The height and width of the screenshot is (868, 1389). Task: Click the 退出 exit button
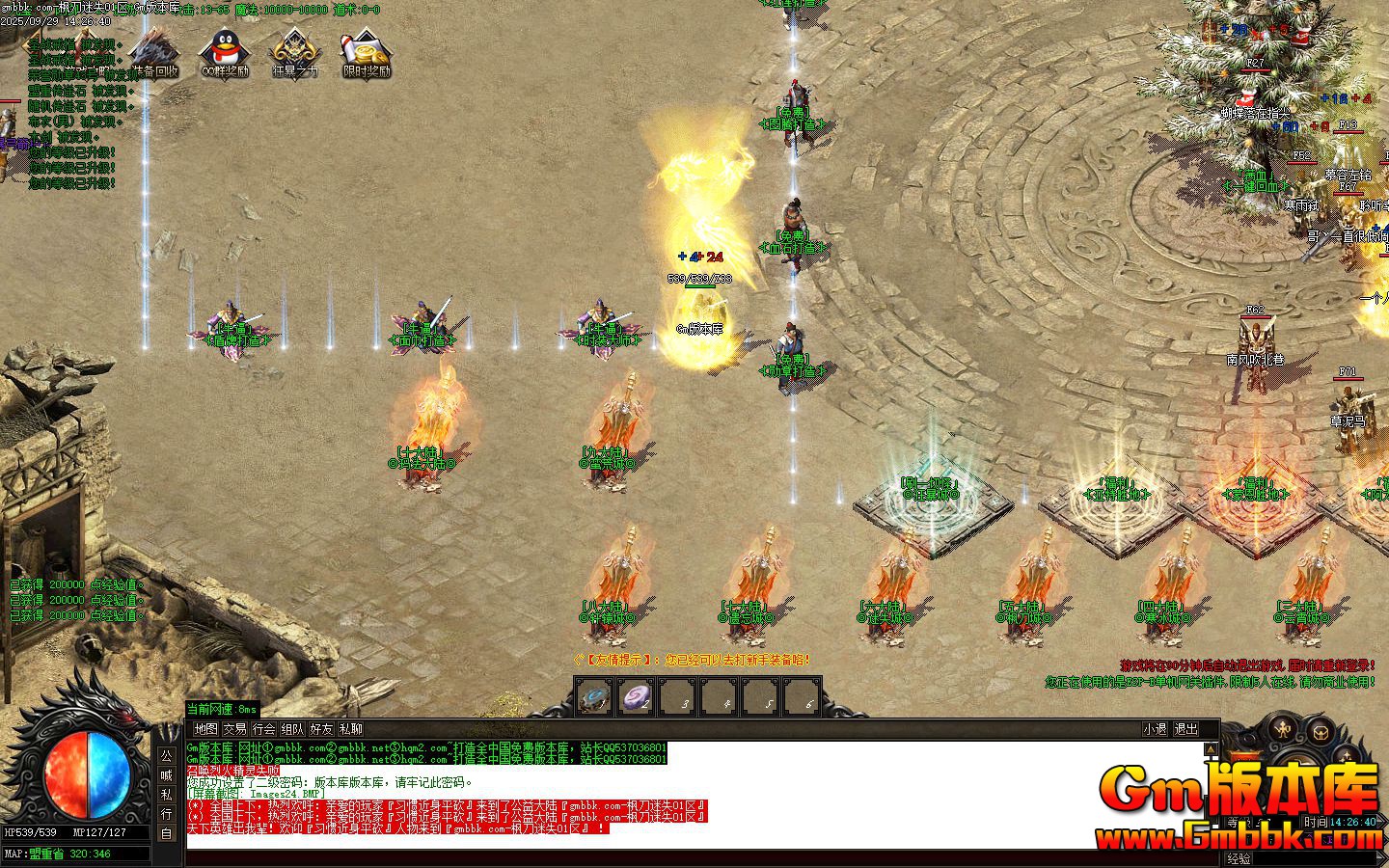[x=1187, y=730]
